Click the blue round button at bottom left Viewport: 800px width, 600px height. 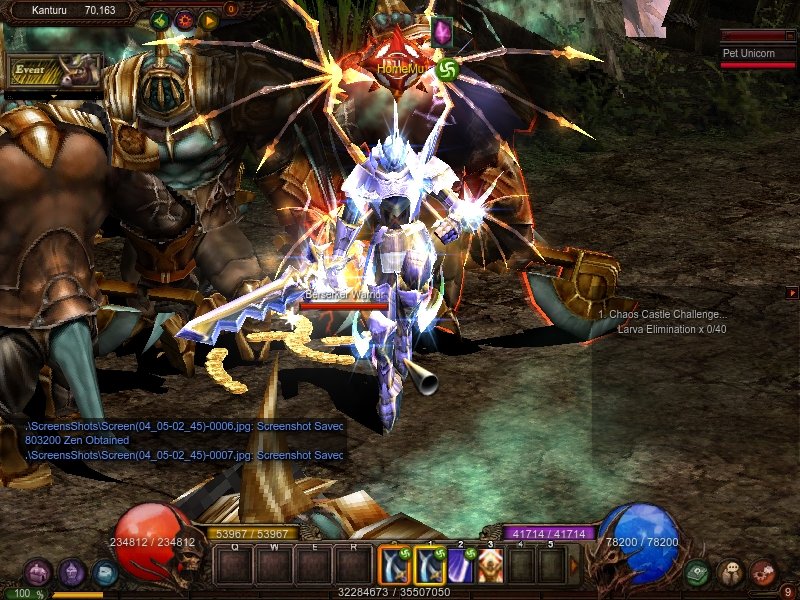(105, 572)
